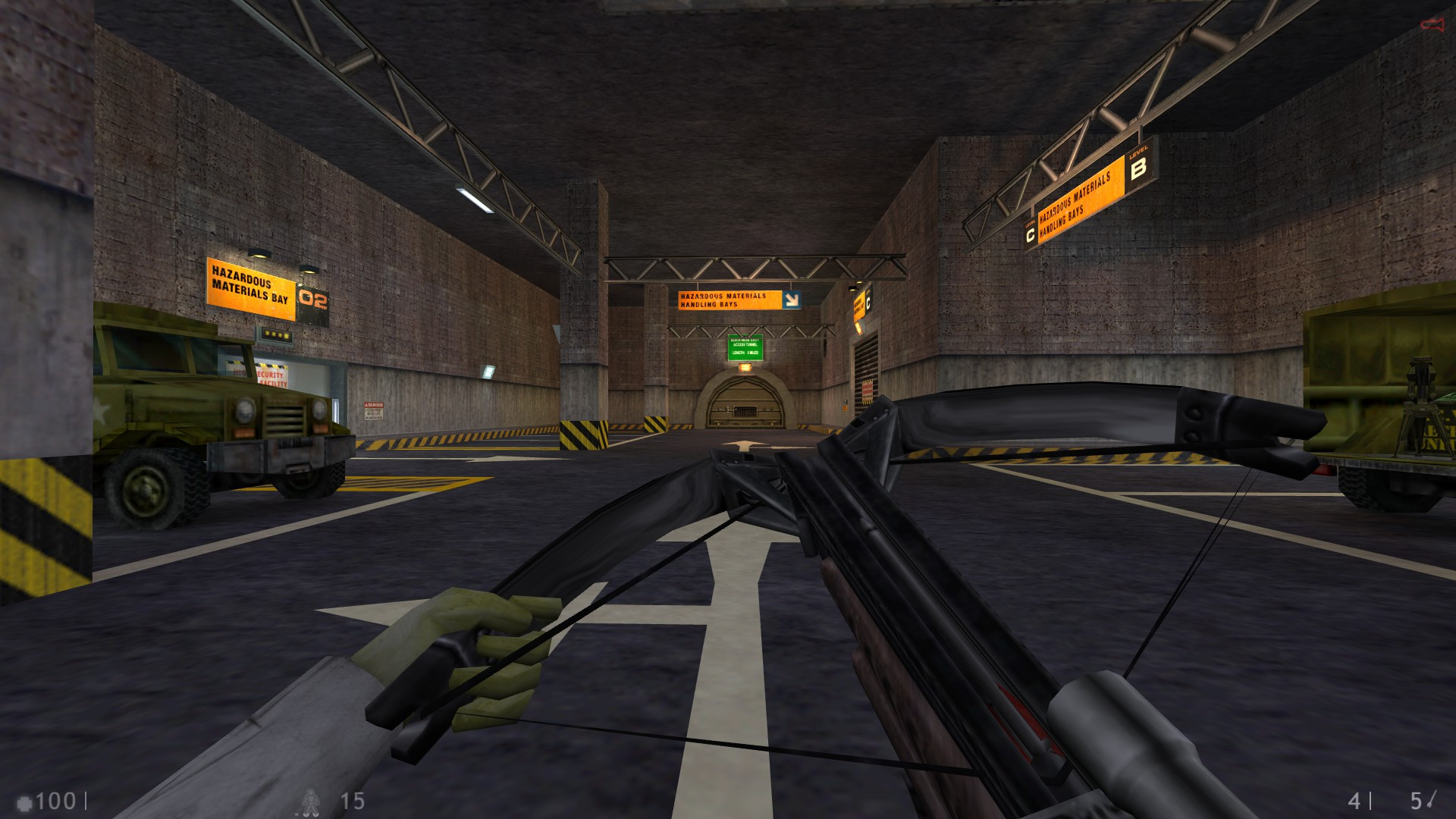
Task: Click the blue arrow icon on the overhead sign
Action: click(791, 300)
